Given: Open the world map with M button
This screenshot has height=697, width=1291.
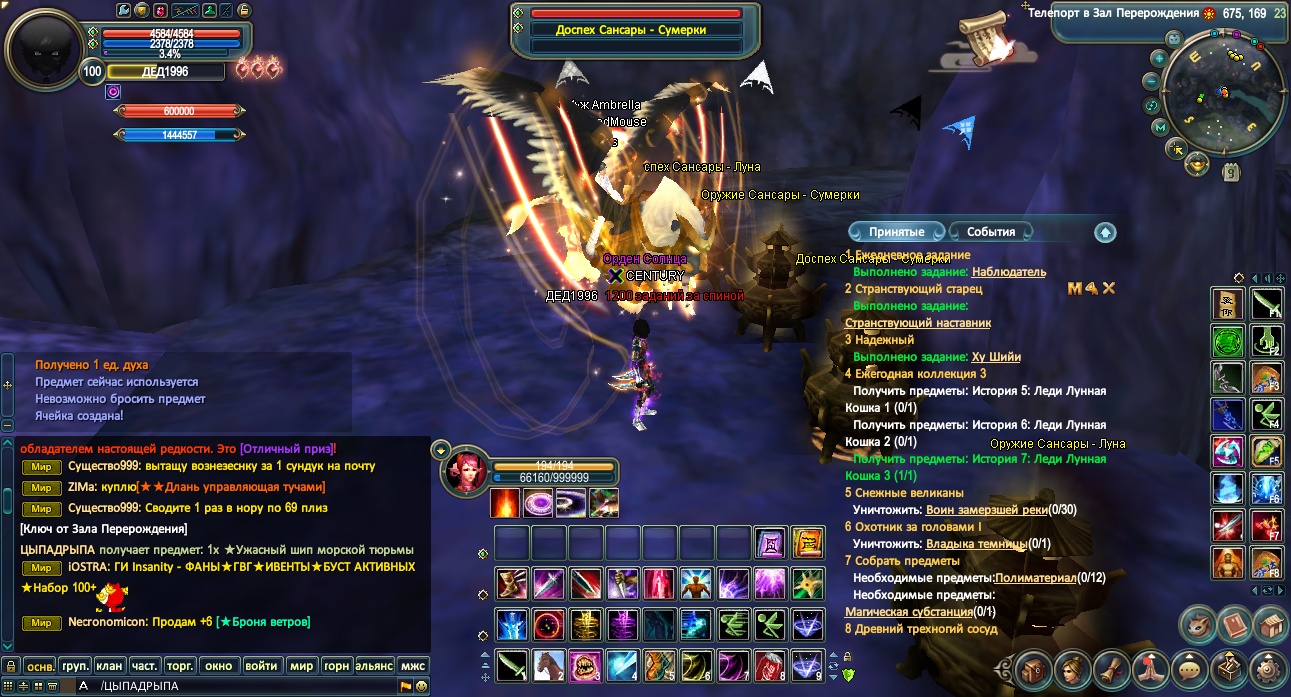Looking at the screenshot, I should click(1160, 127).
